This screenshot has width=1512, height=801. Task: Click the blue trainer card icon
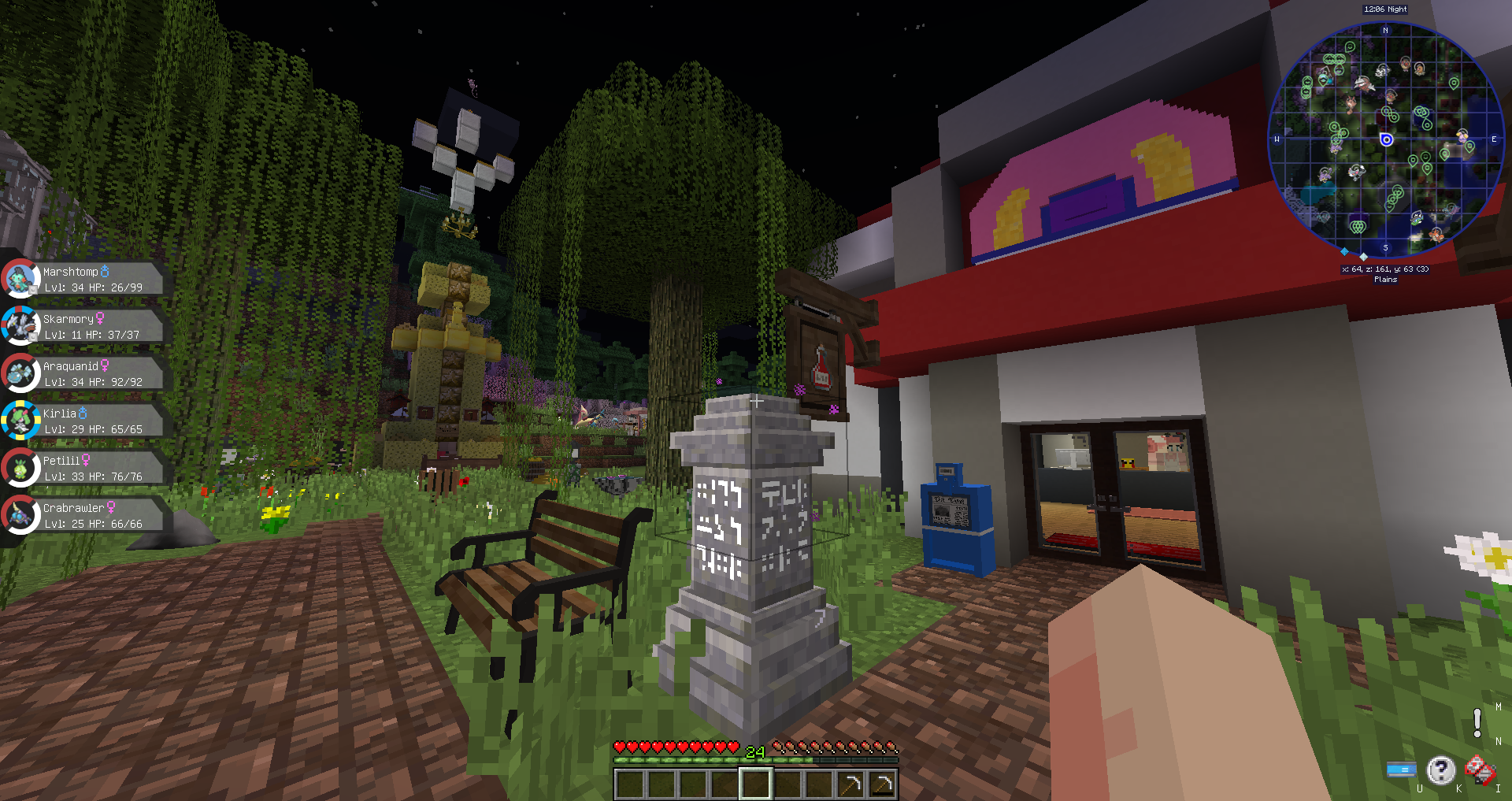tap(1403, 770)
